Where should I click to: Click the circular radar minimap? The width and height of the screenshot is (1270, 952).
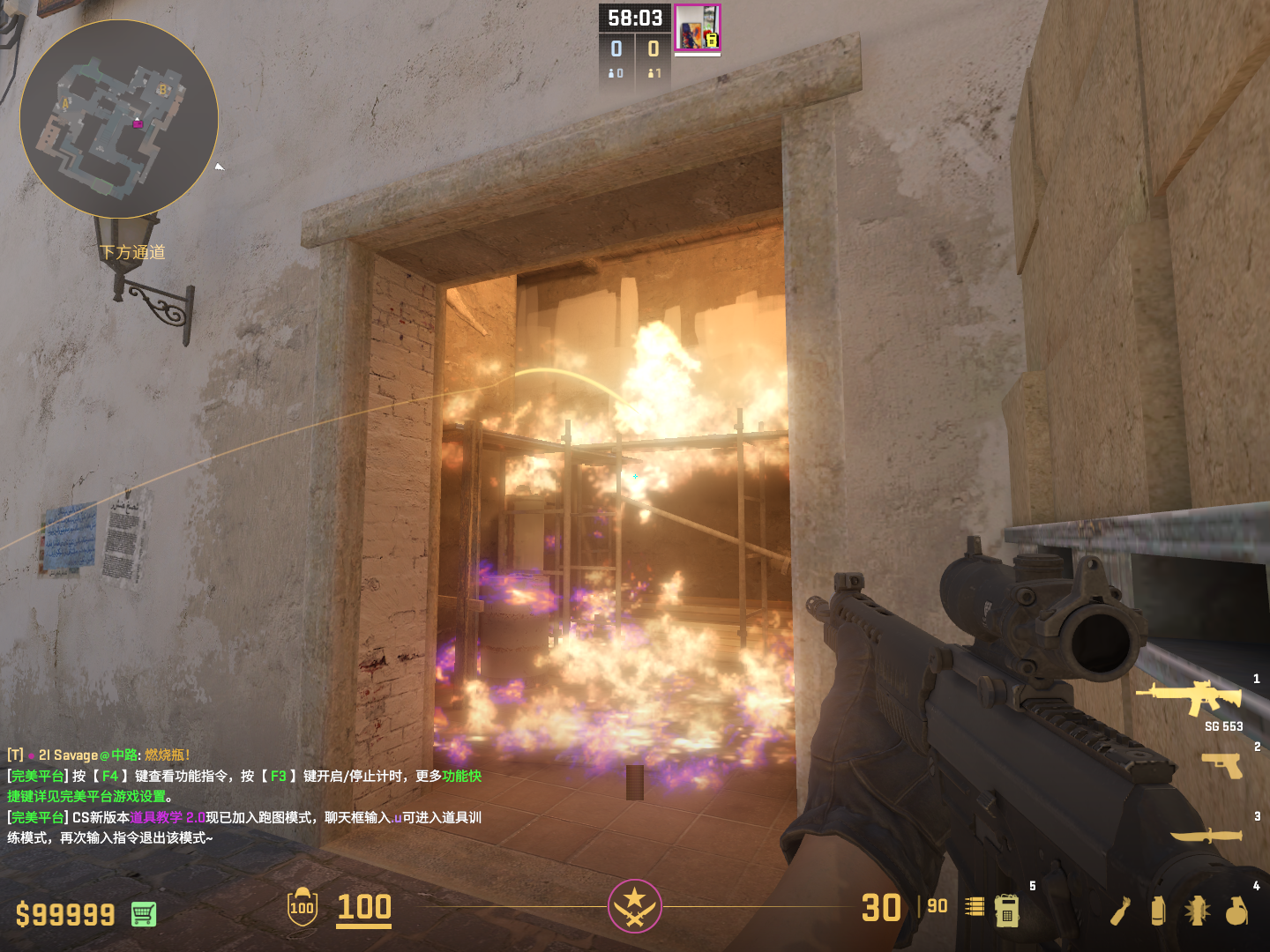[x=119, y=119]
